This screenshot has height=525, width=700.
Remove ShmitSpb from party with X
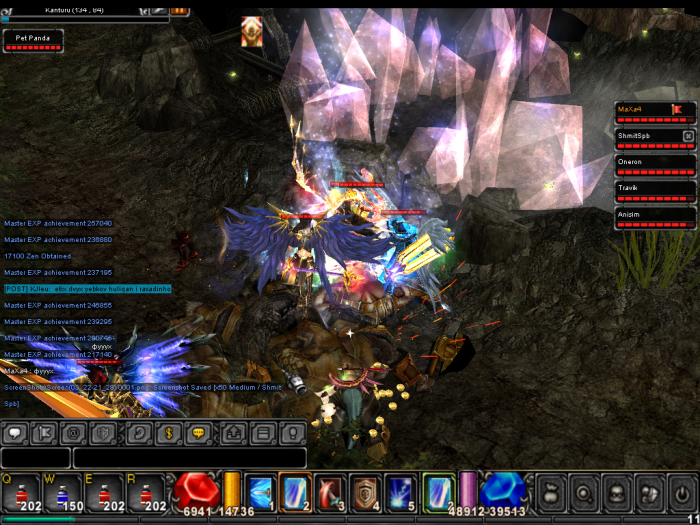688,136
